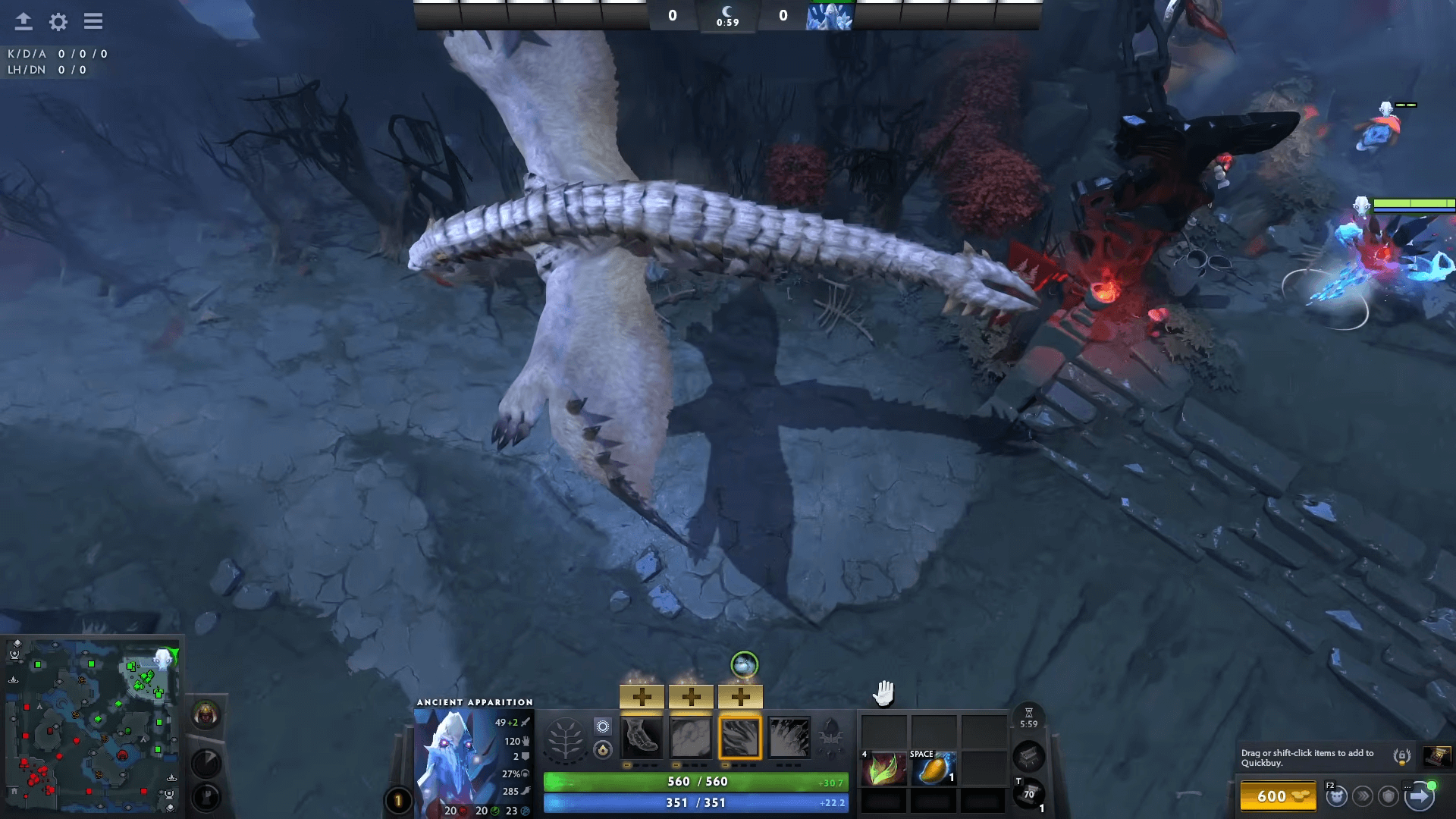Use the Town Portal Scroll slot
The height and width of the screenshot is (819, 1456).
pyautogui.click(x=1028, y=795)
